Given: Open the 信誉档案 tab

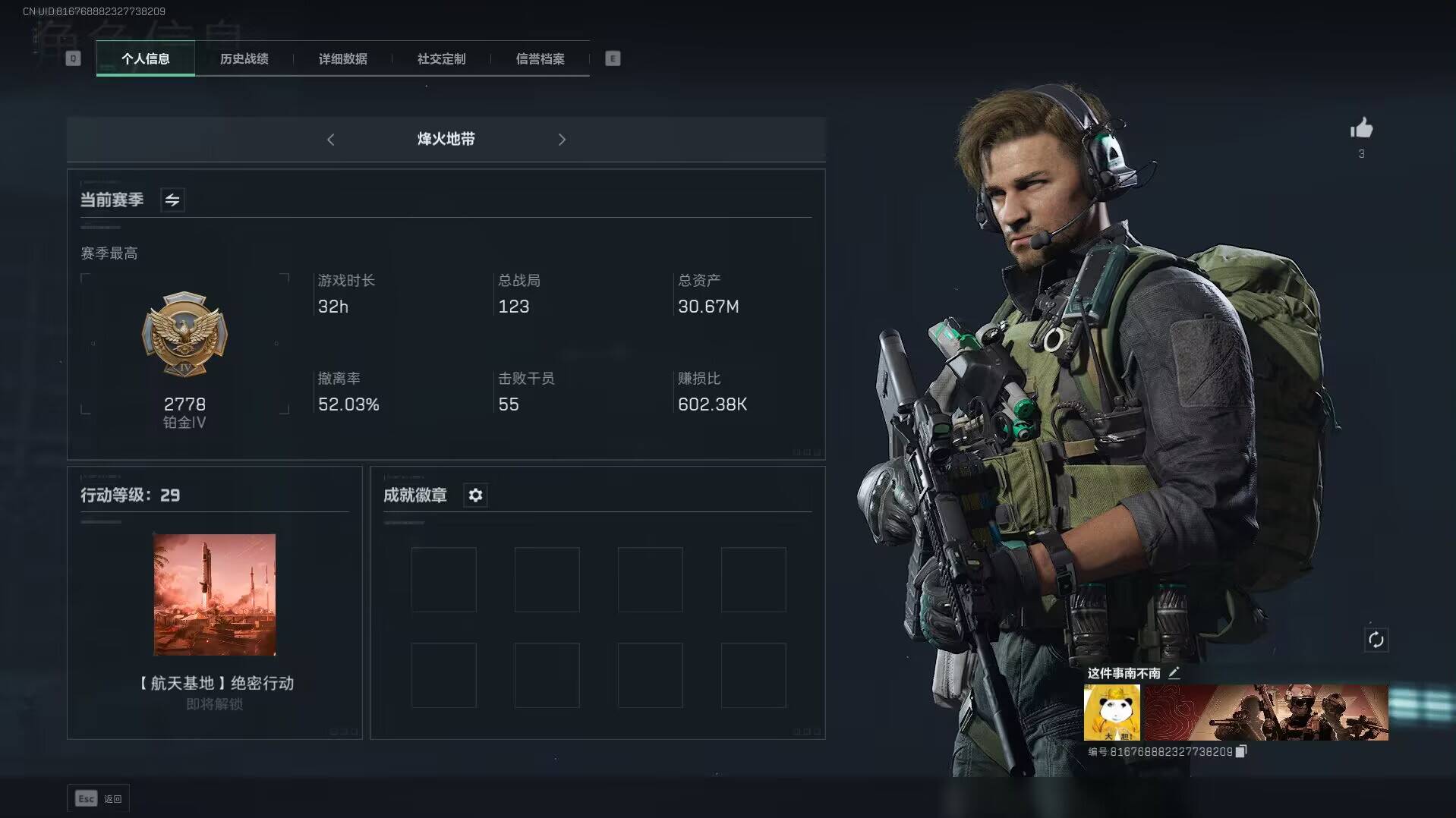Looking at the screenshot, I should coord(540,58).
